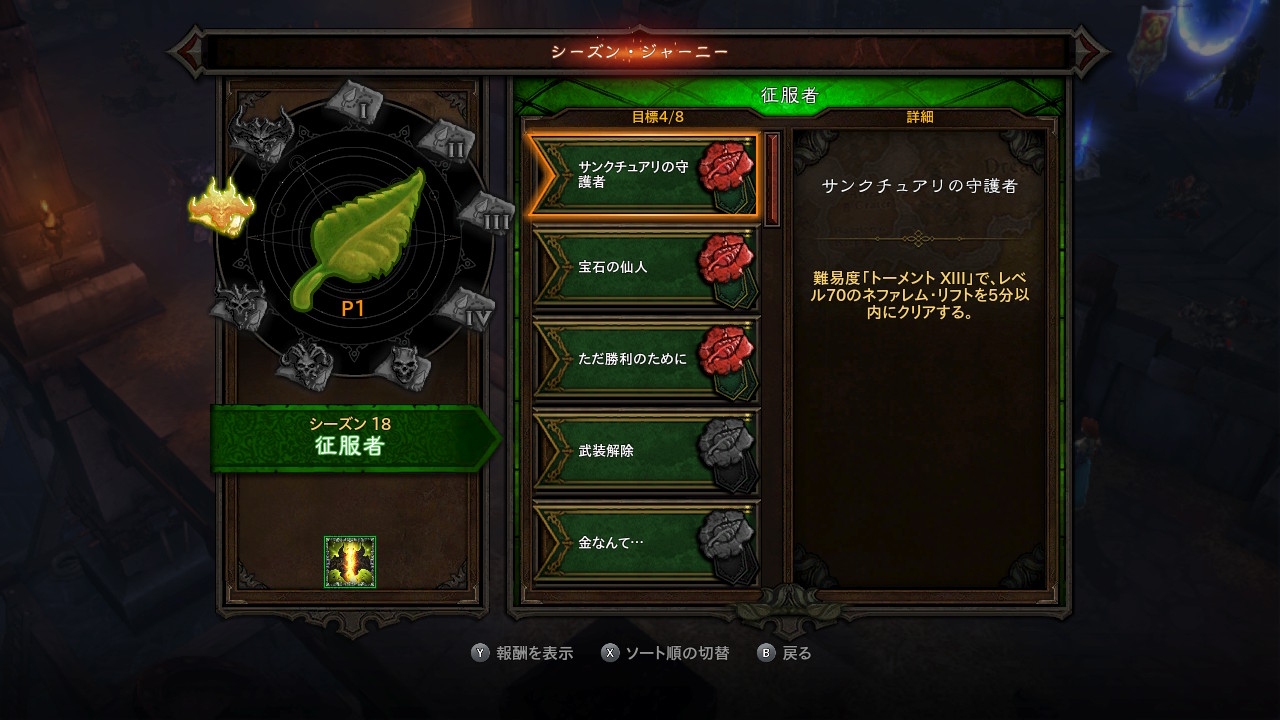Click the golden flaming Conqueror tier icon
This screenshot has height=720, width=1280.
click(x=221, y=207)
